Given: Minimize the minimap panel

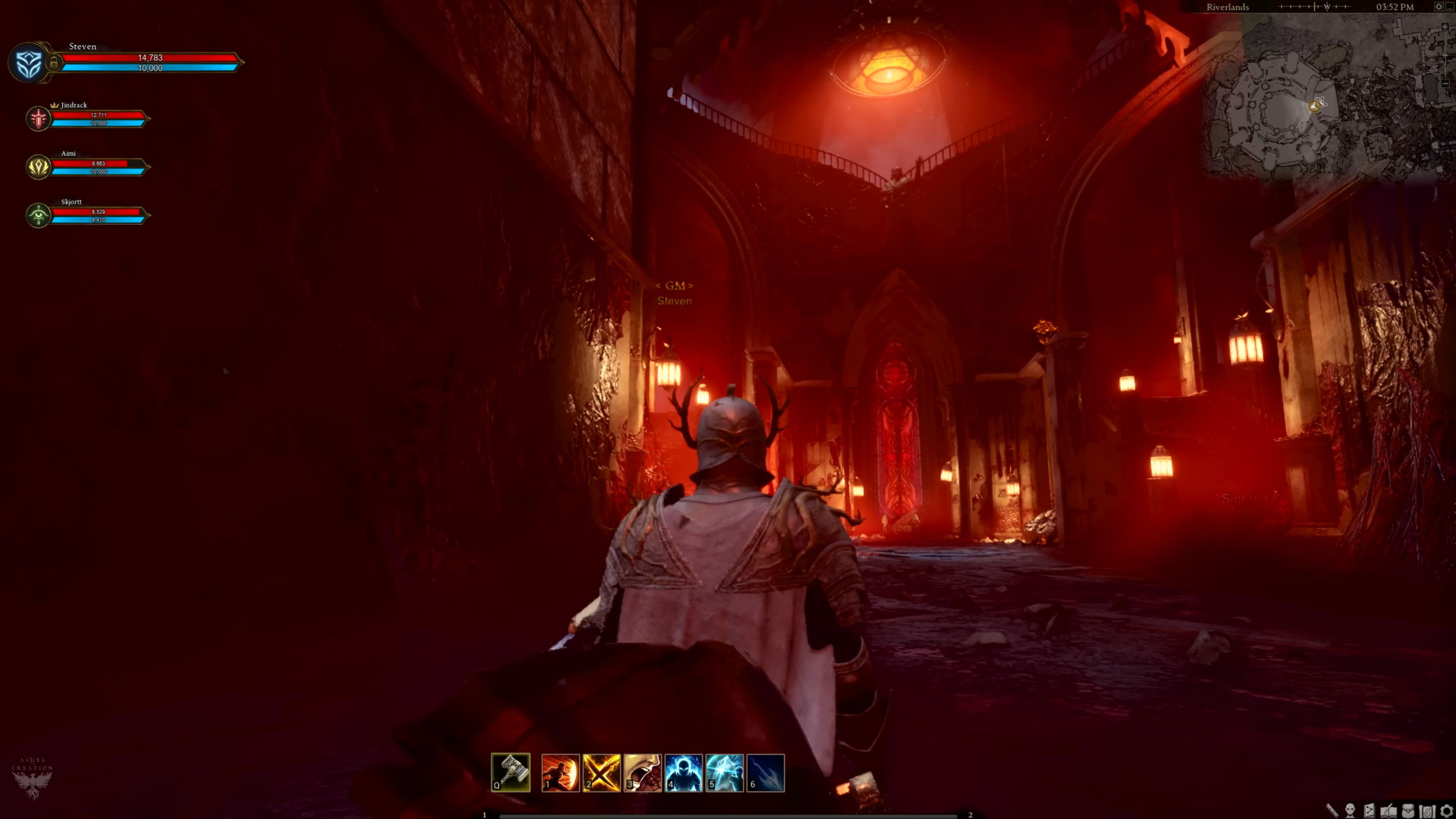Looking at the screenshot, I should point(1450,7).
